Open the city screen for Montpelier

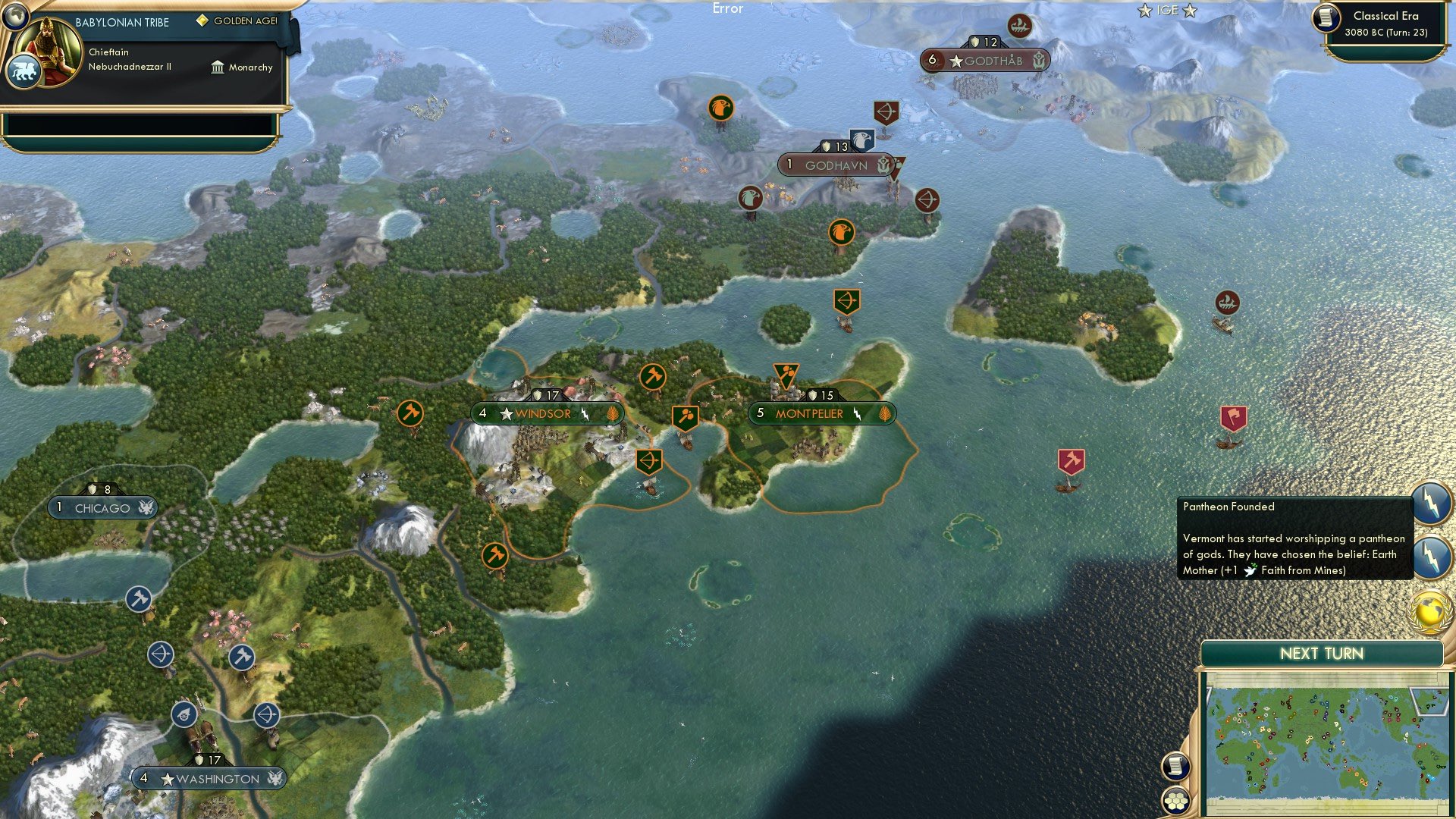pyautogui.click(x=808, y=414)
